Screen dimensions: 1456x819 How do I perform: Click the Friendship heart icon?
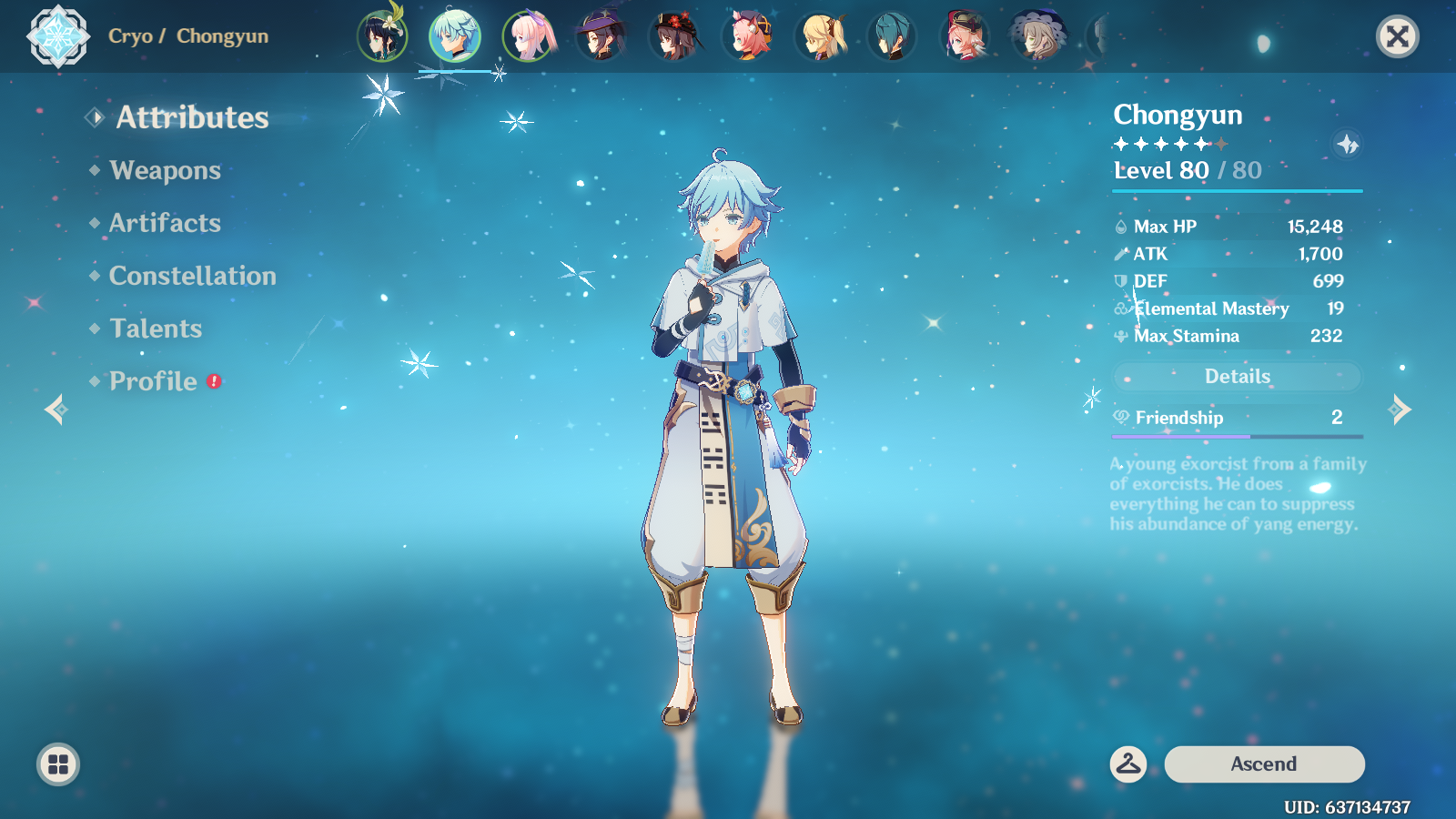click(x=1120, y=418)
